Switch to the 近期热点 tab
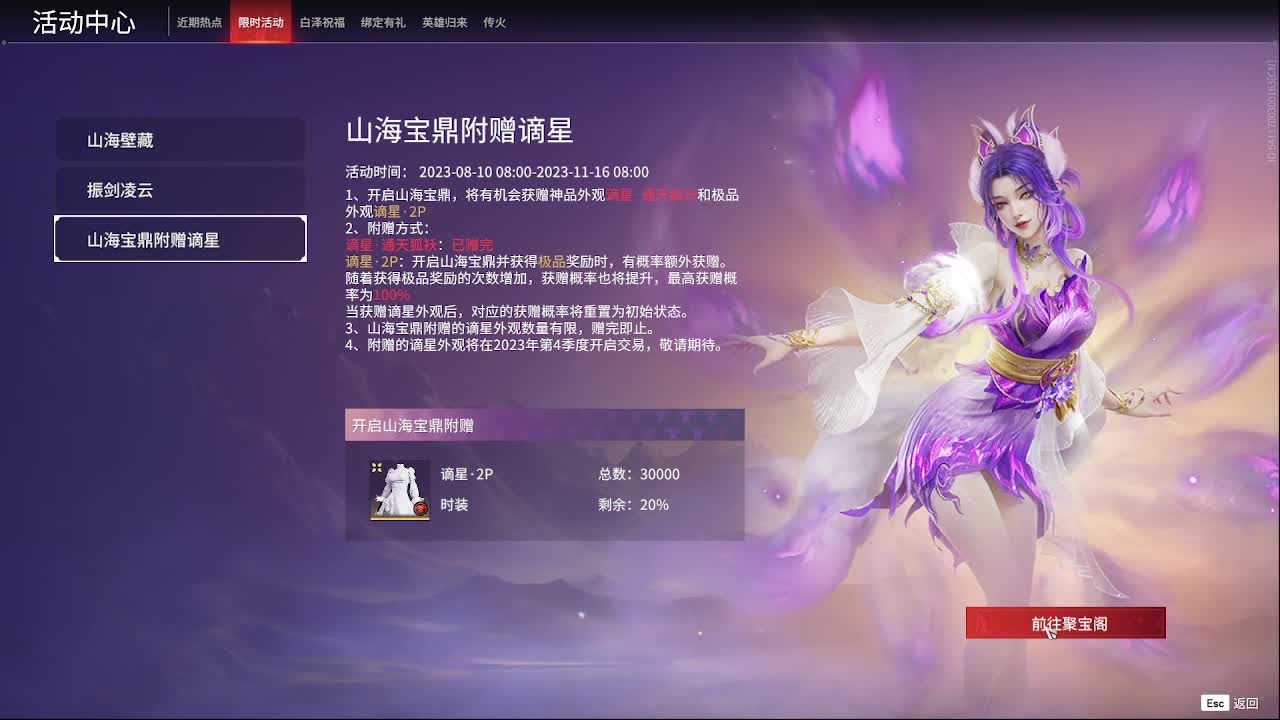The image size is (1280, 720). pyautogui.click(x=202, y=21)
